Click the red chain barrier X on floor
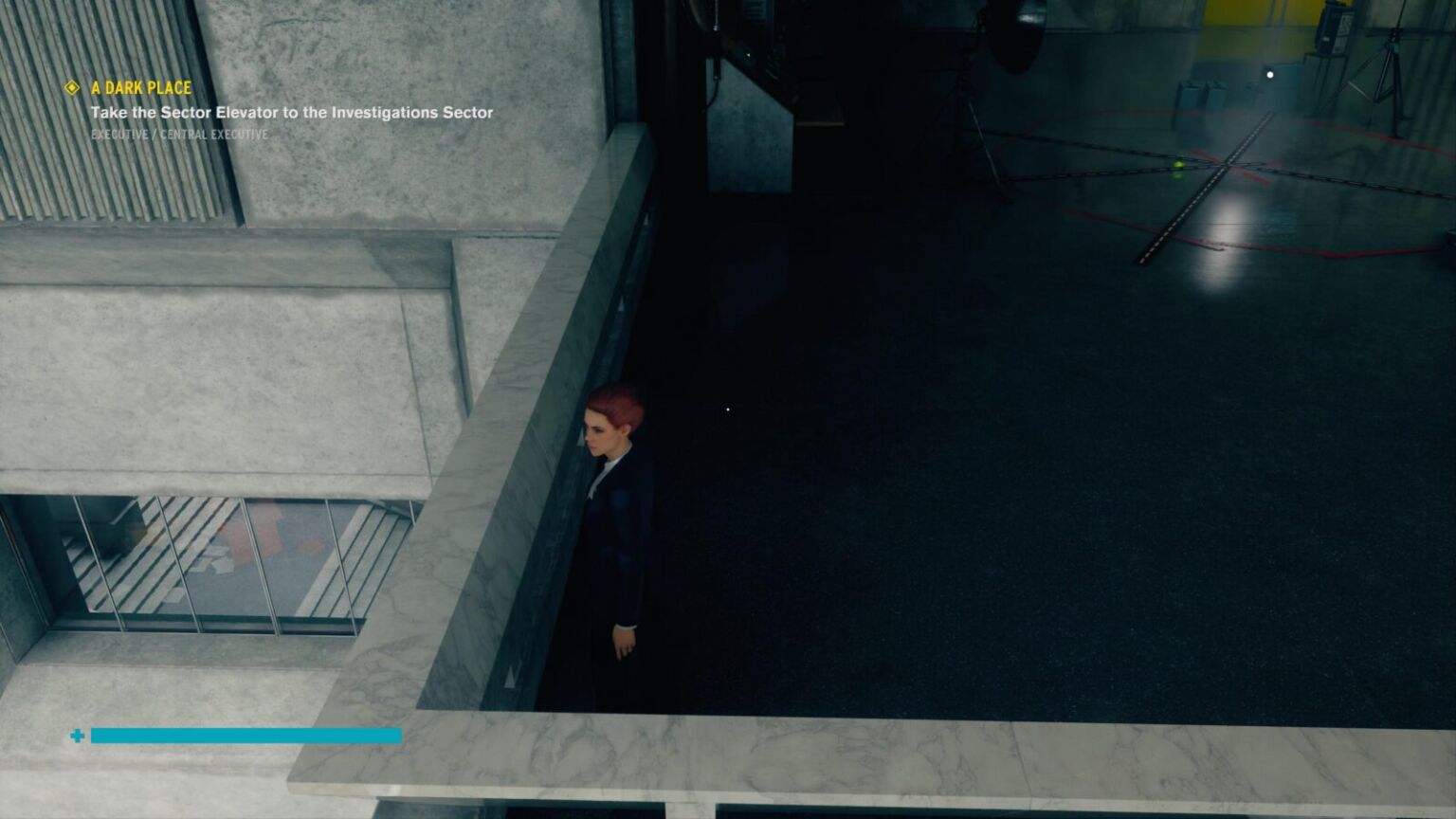 1223,166
